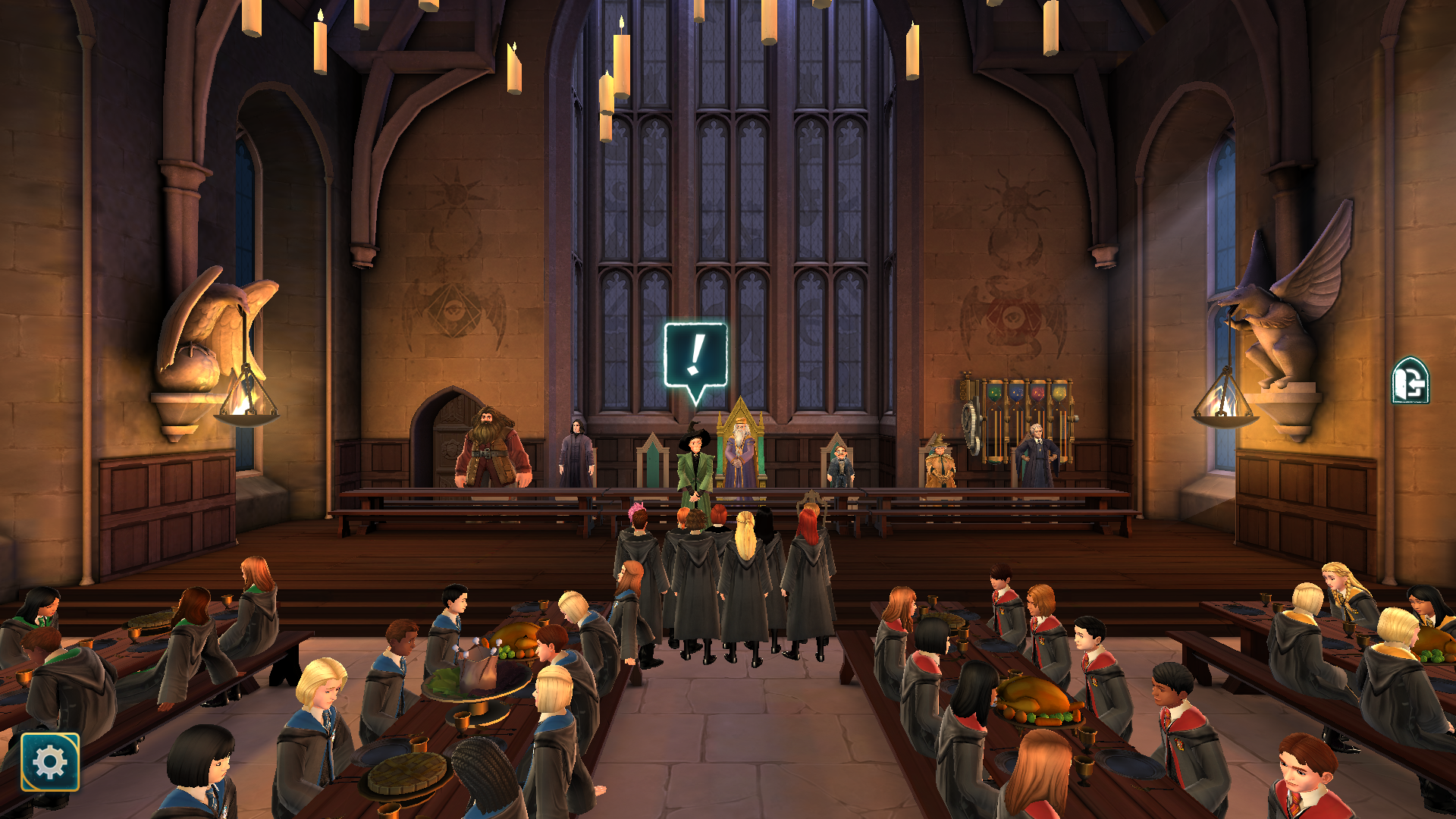Click the Slytherin house point hourglass

pos(994,394)
